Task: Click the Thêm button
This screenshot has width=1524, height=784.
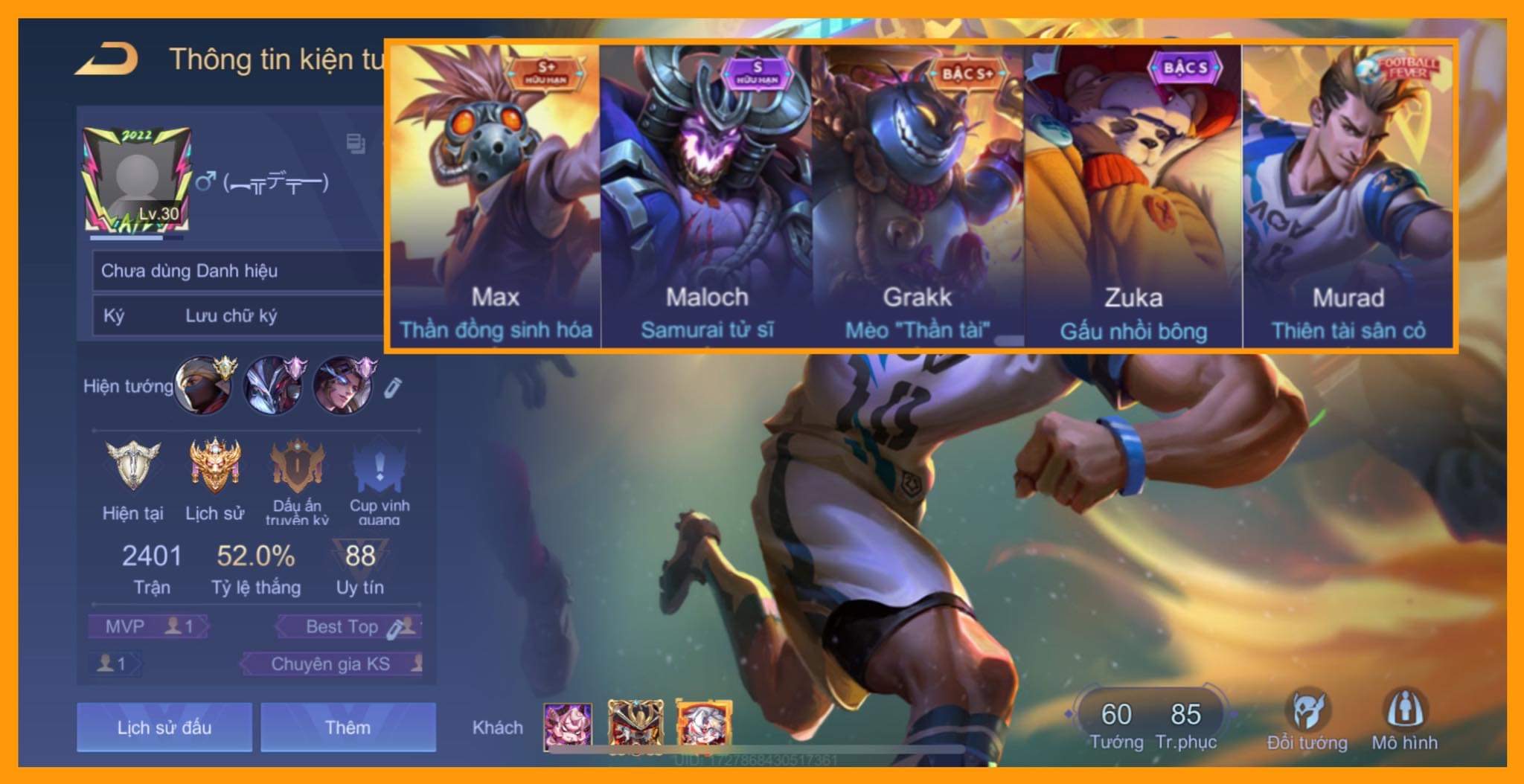Action: coord(348,727)
